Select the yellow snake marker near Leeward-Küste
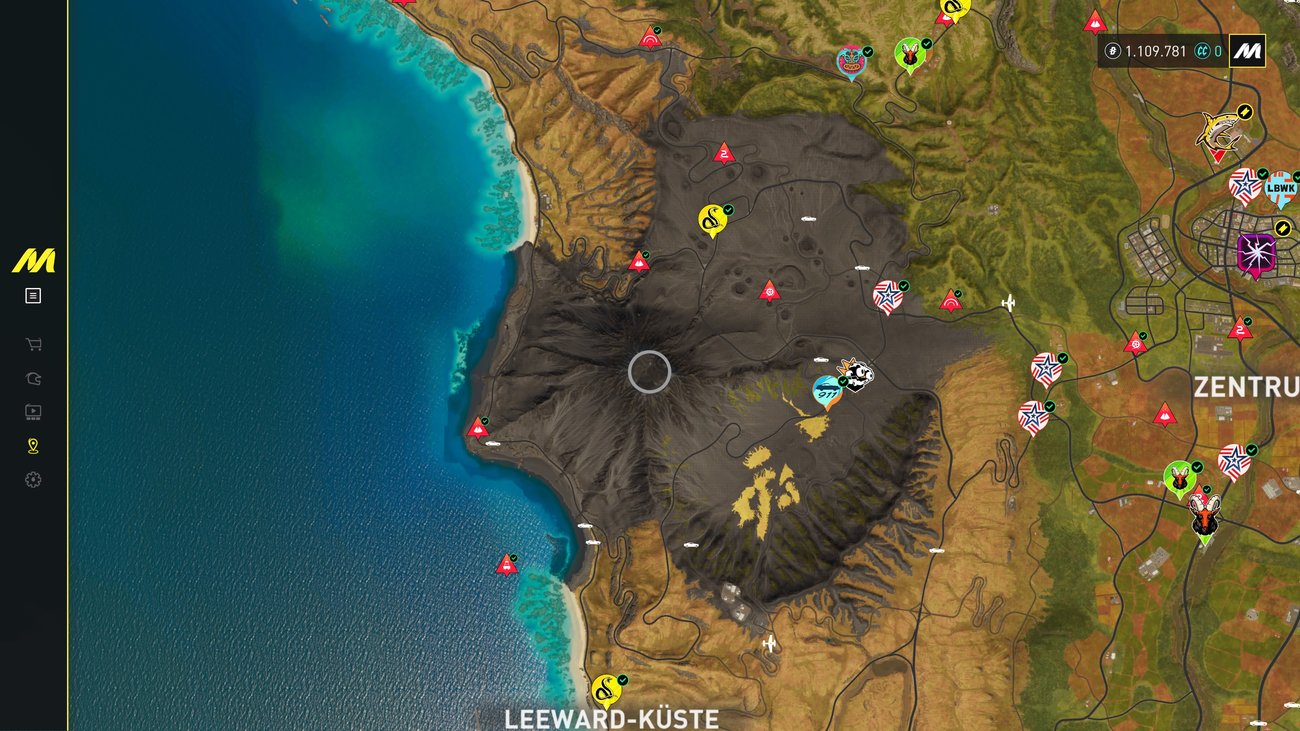 pyautogui.click(x=605, y=689)
